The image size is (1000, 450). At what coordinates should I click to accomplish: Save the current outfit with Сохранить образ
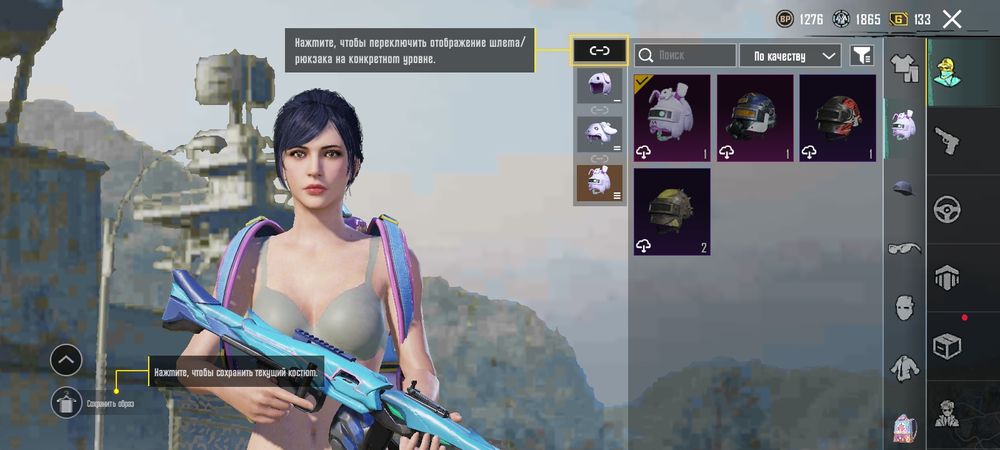[67, 403]
